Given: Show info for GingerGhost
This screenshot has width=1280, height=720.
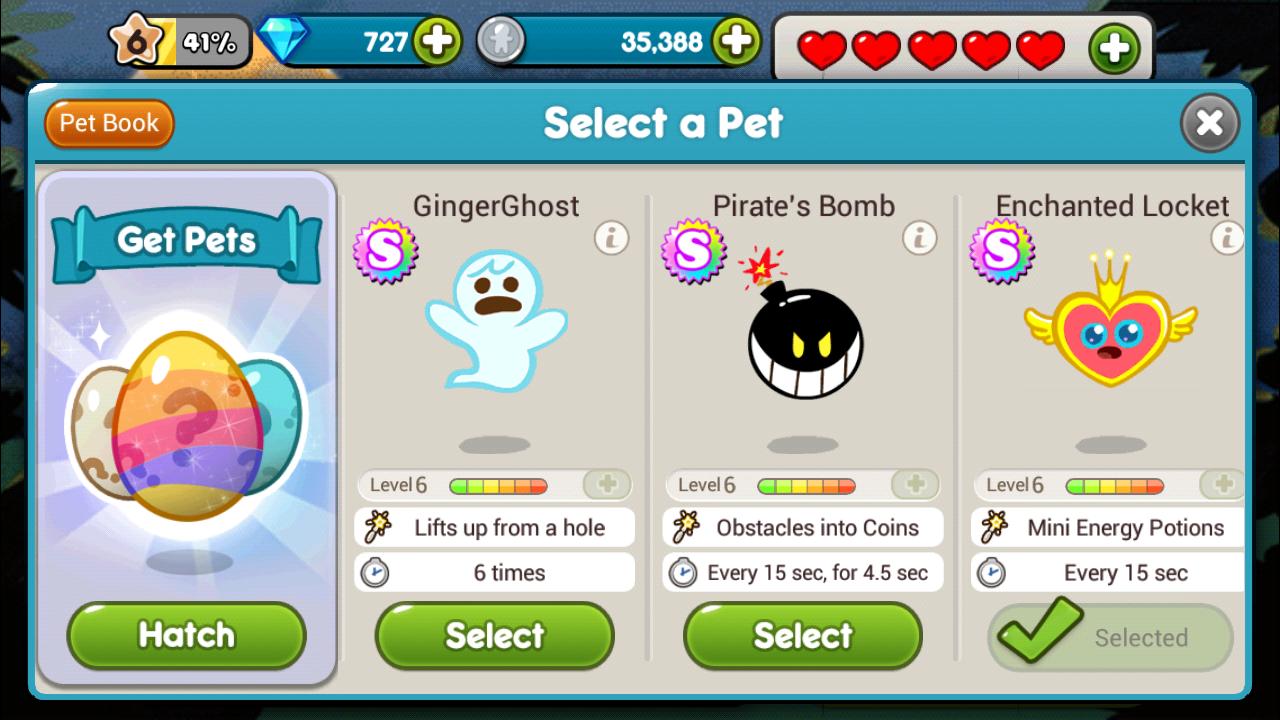Looking at the screenshot, I should [x=611, y=238].
